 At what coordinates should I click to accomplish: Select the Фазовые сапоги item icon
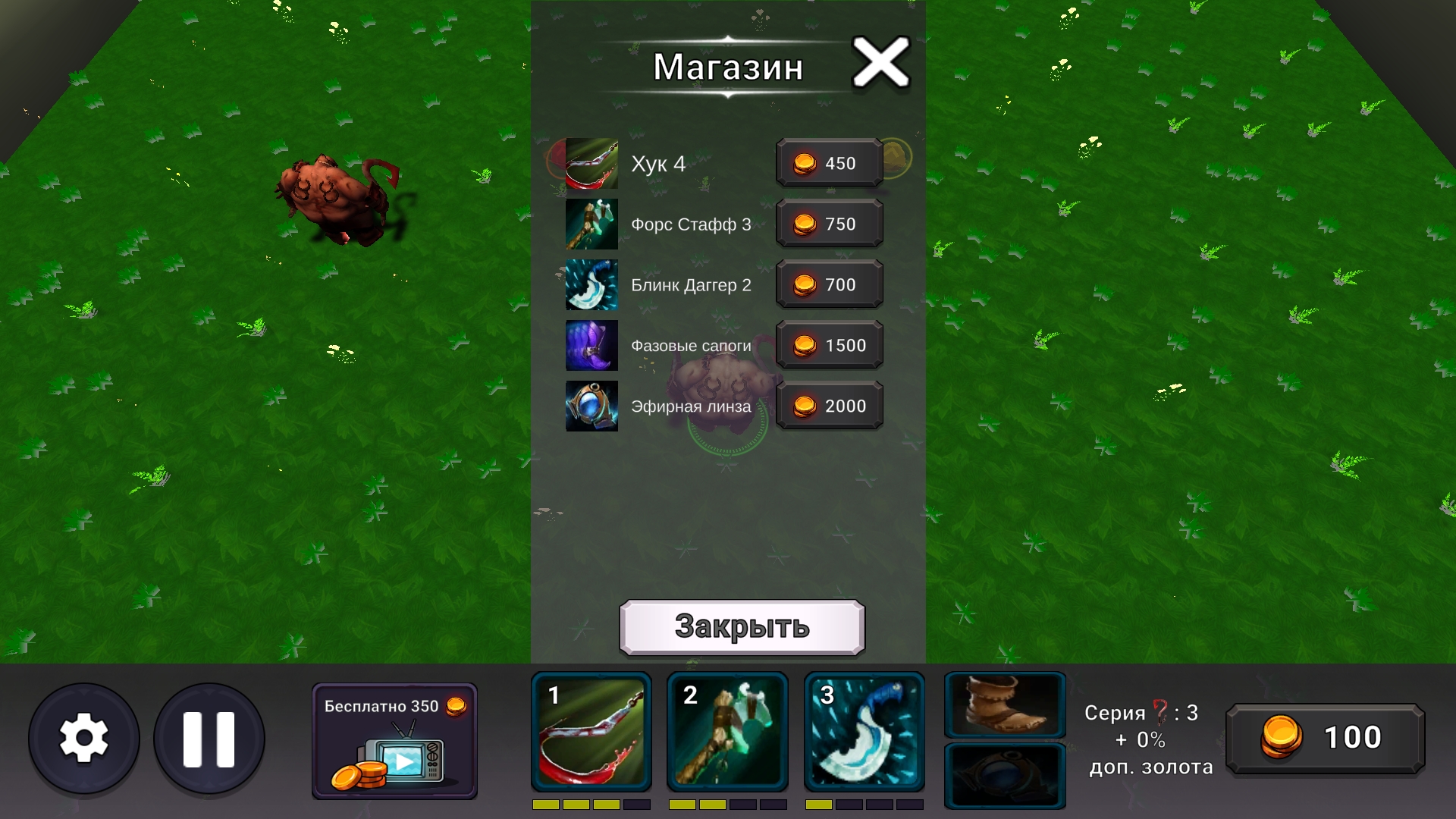591,345
